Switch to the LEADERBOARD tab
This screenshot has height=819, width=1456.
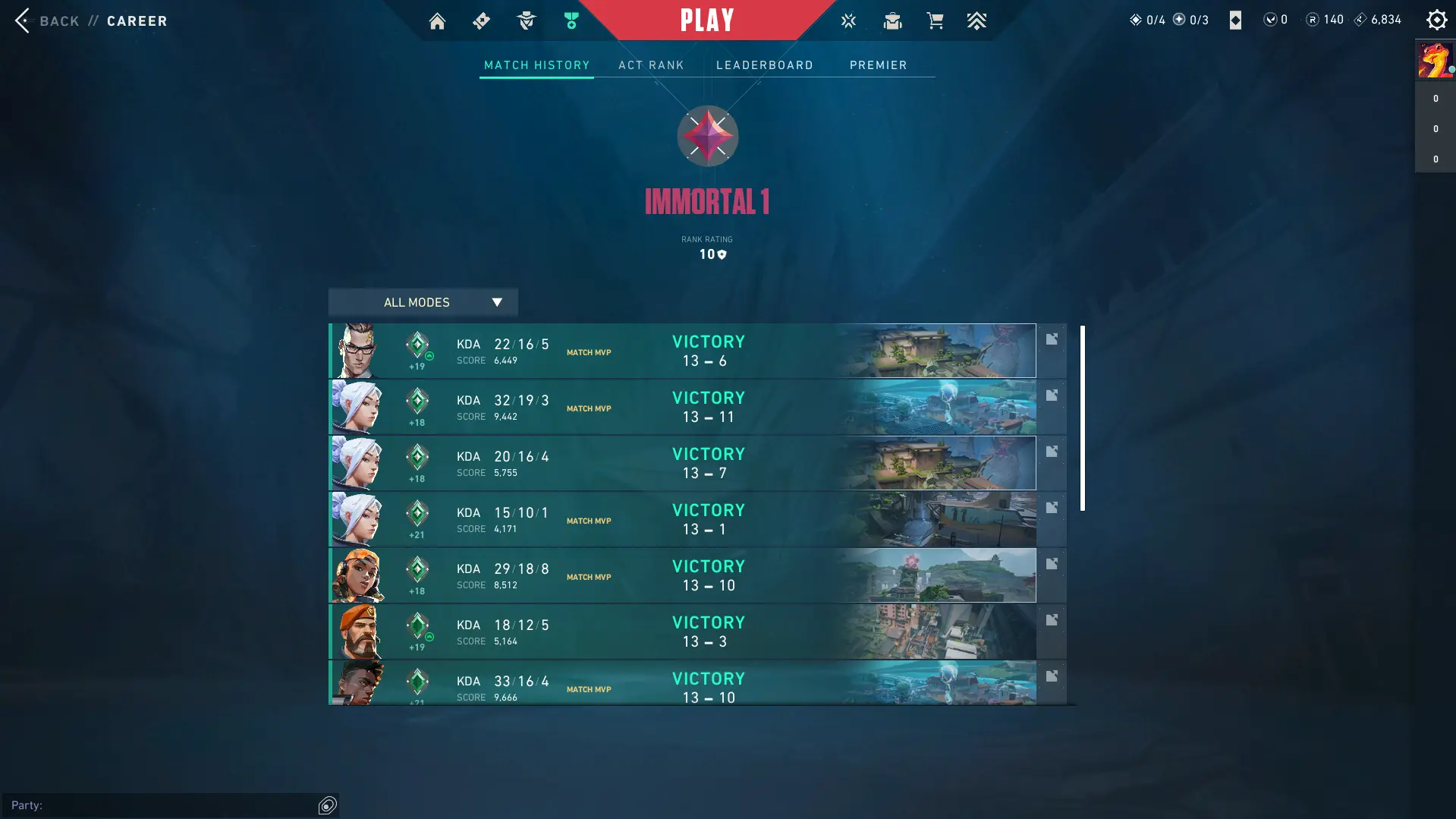point(764,65)
